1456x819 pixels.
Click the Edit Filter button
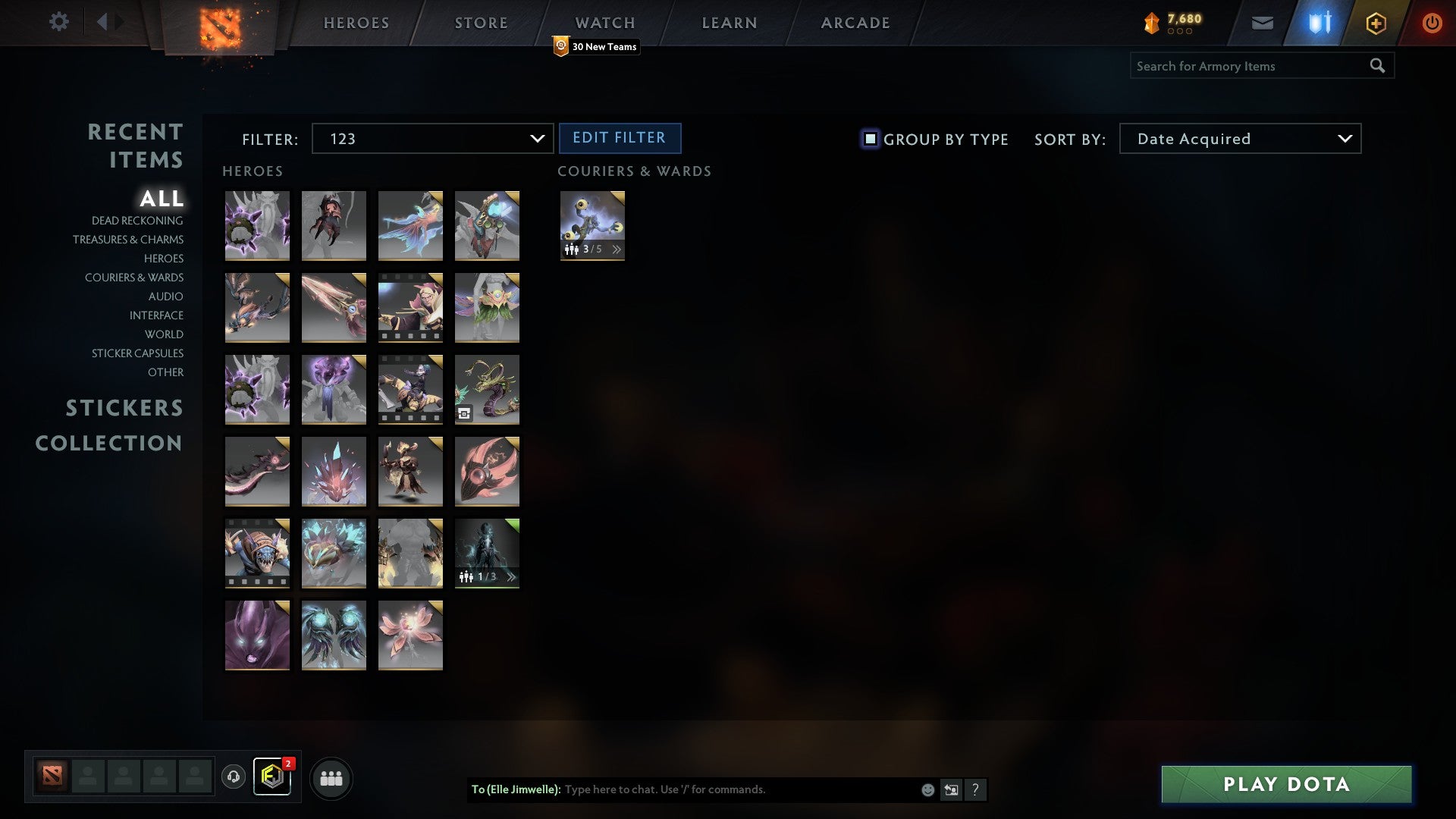coord(620,138)
